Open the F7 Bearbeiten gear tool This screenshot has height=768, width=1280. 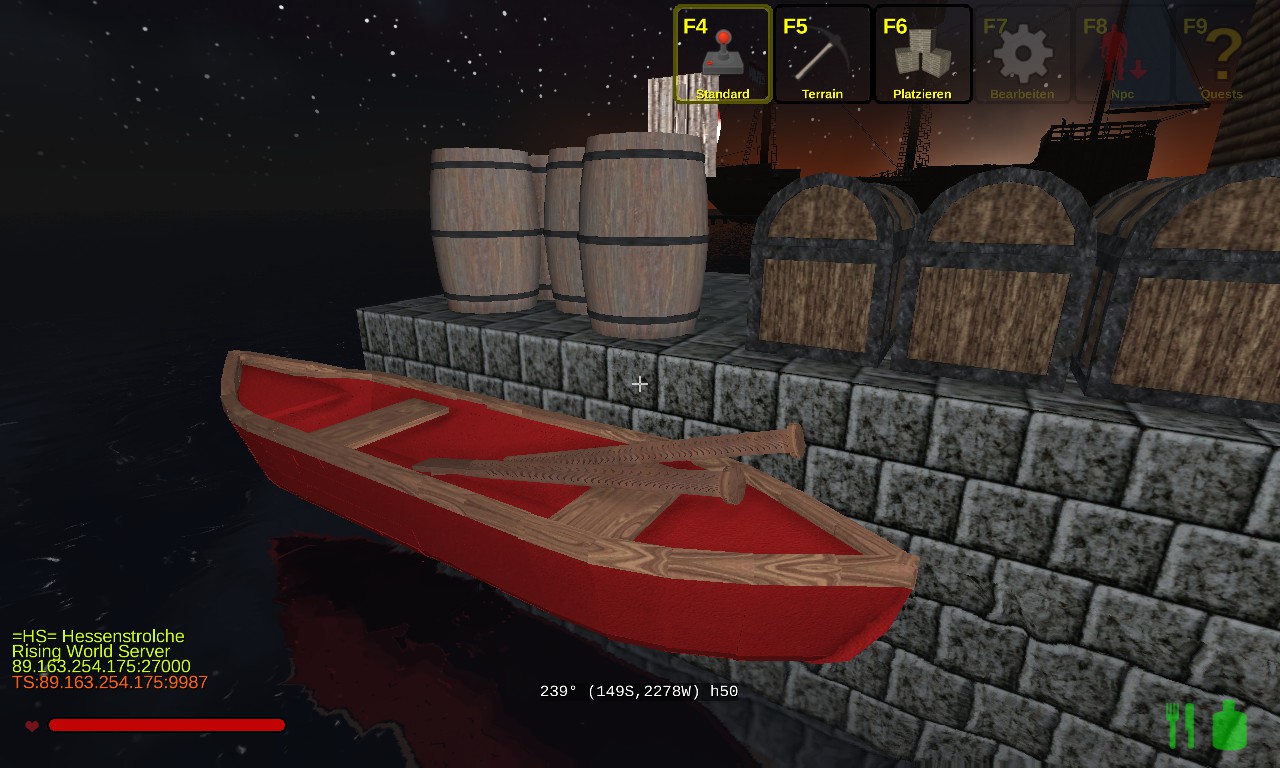1022,54
